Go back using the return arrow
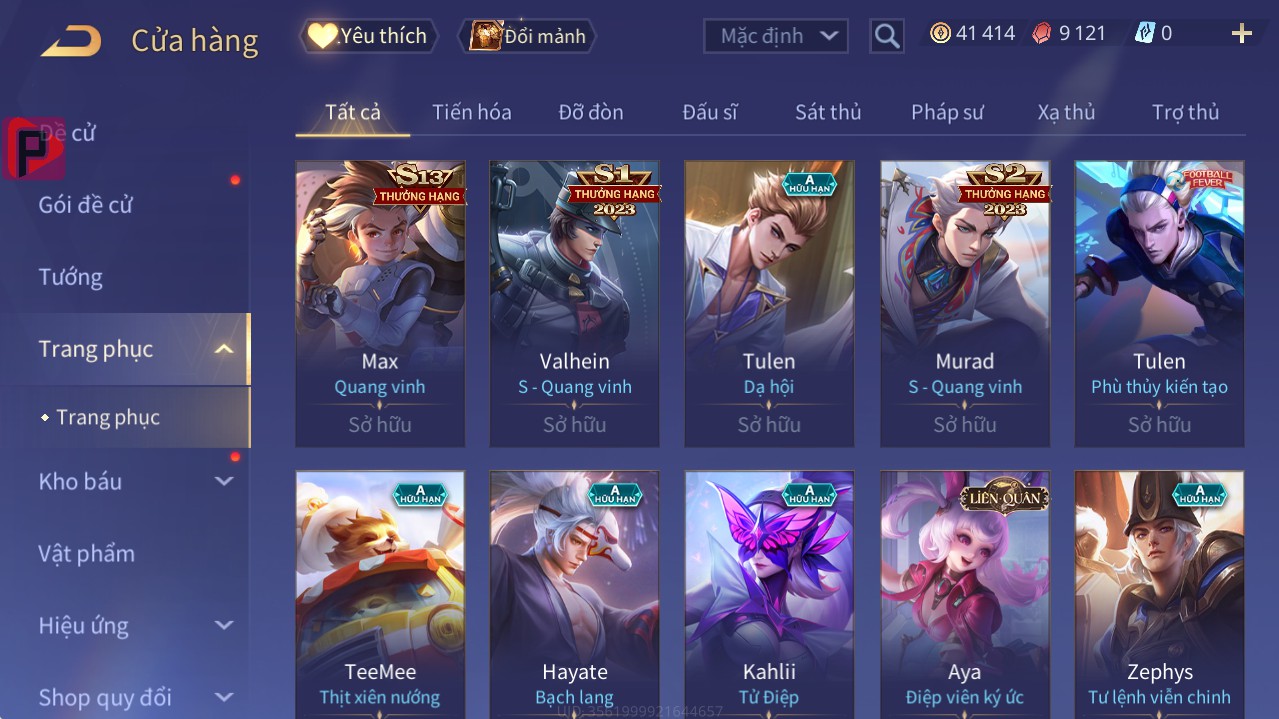The width and height of the screenshot is (1279, 719). tap(71, 40)
